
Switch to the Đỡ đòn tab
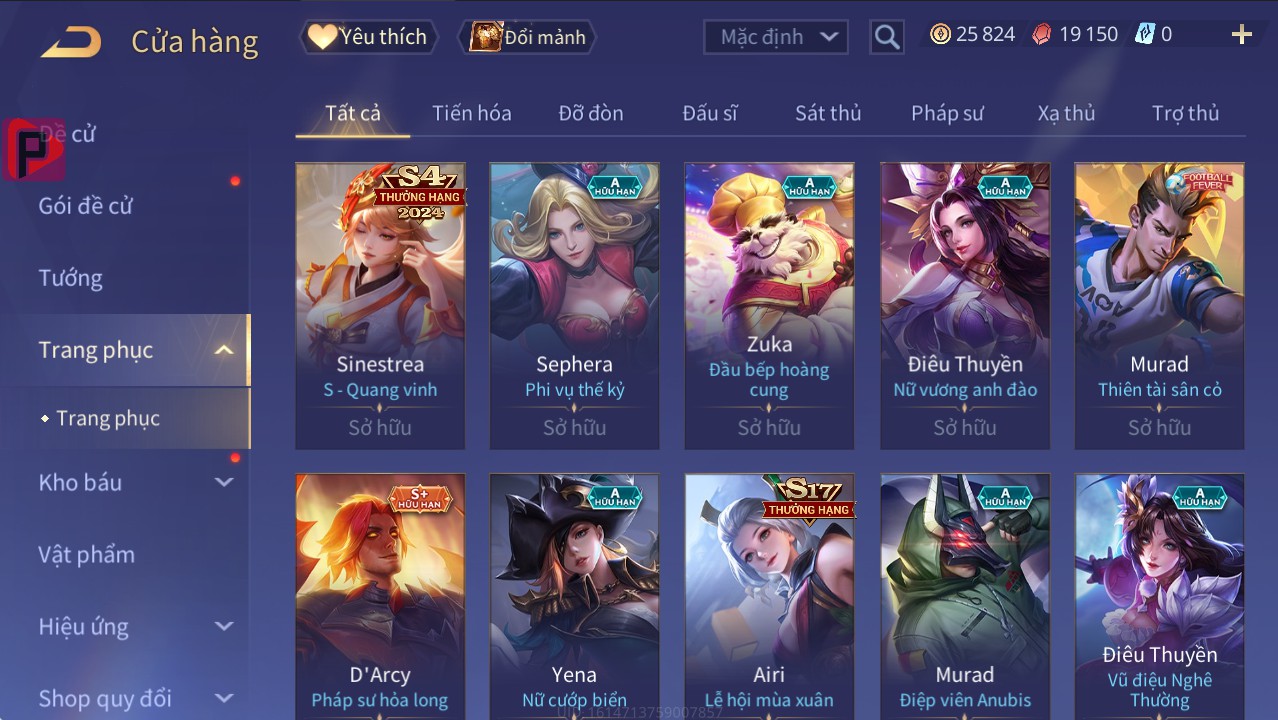point(590,113)
